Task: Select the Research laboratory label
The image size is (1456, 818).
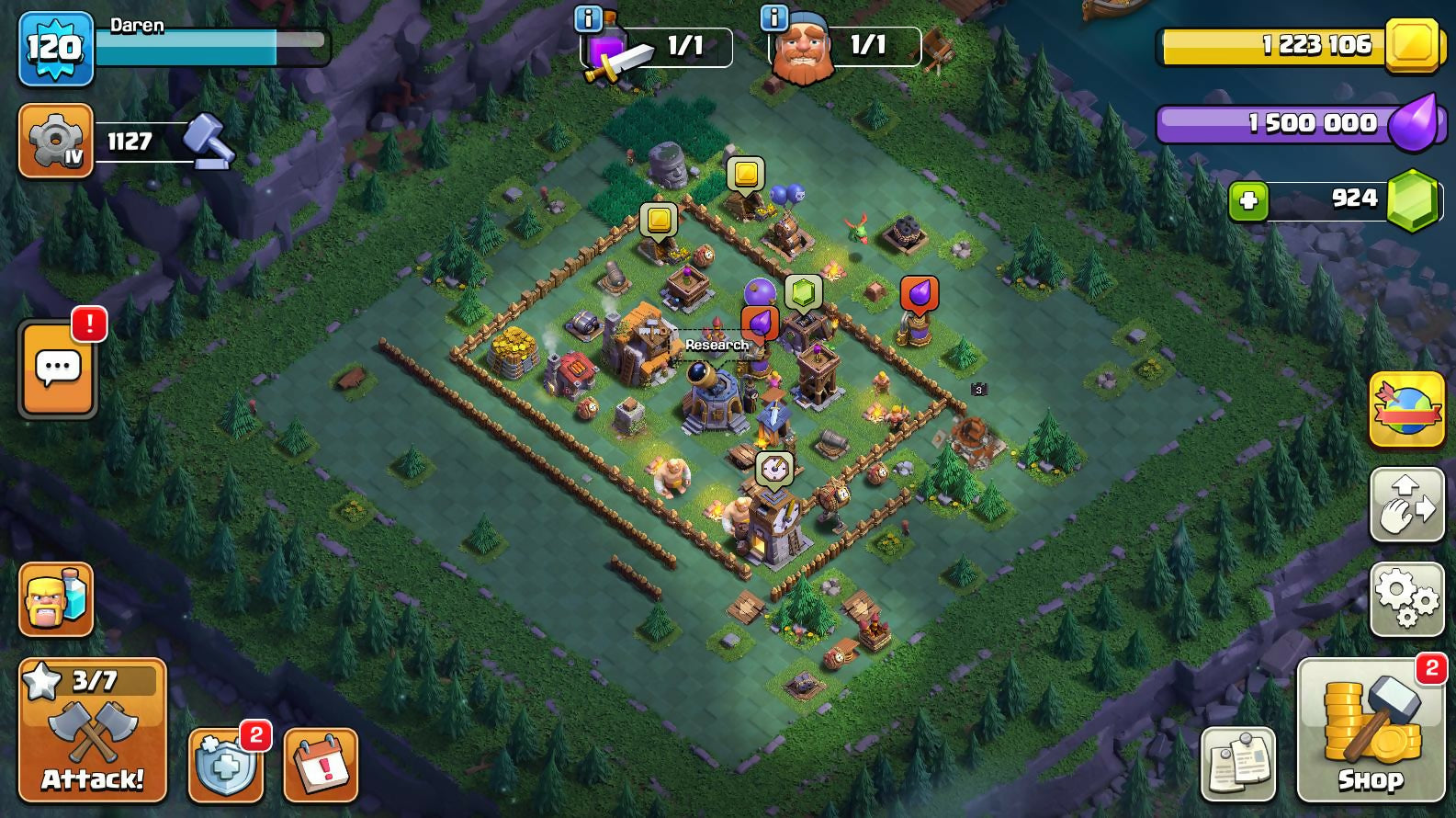Action: (x=717, y=345)
